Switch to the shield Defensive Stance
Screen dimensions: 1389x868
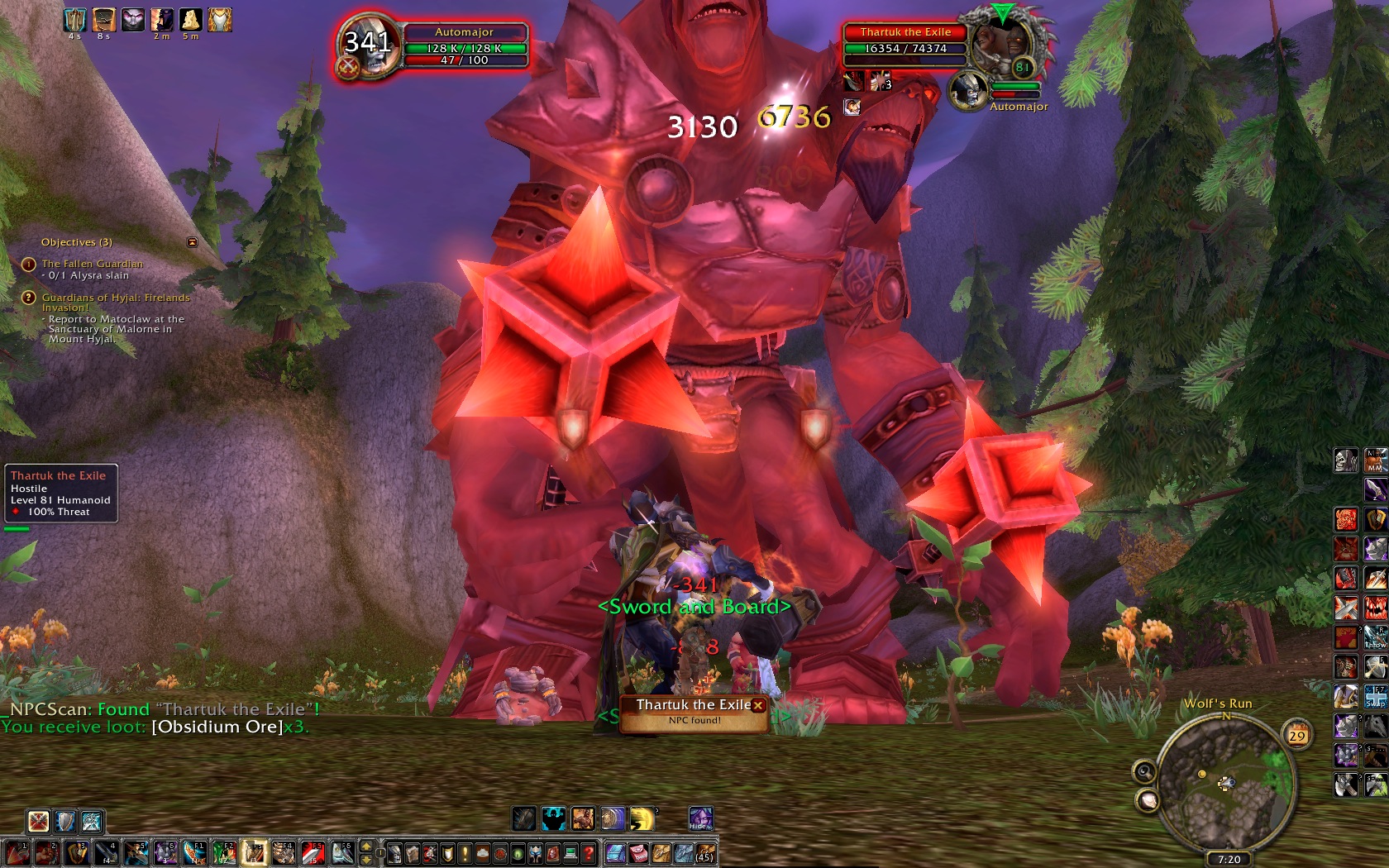[x=64, y=821]
